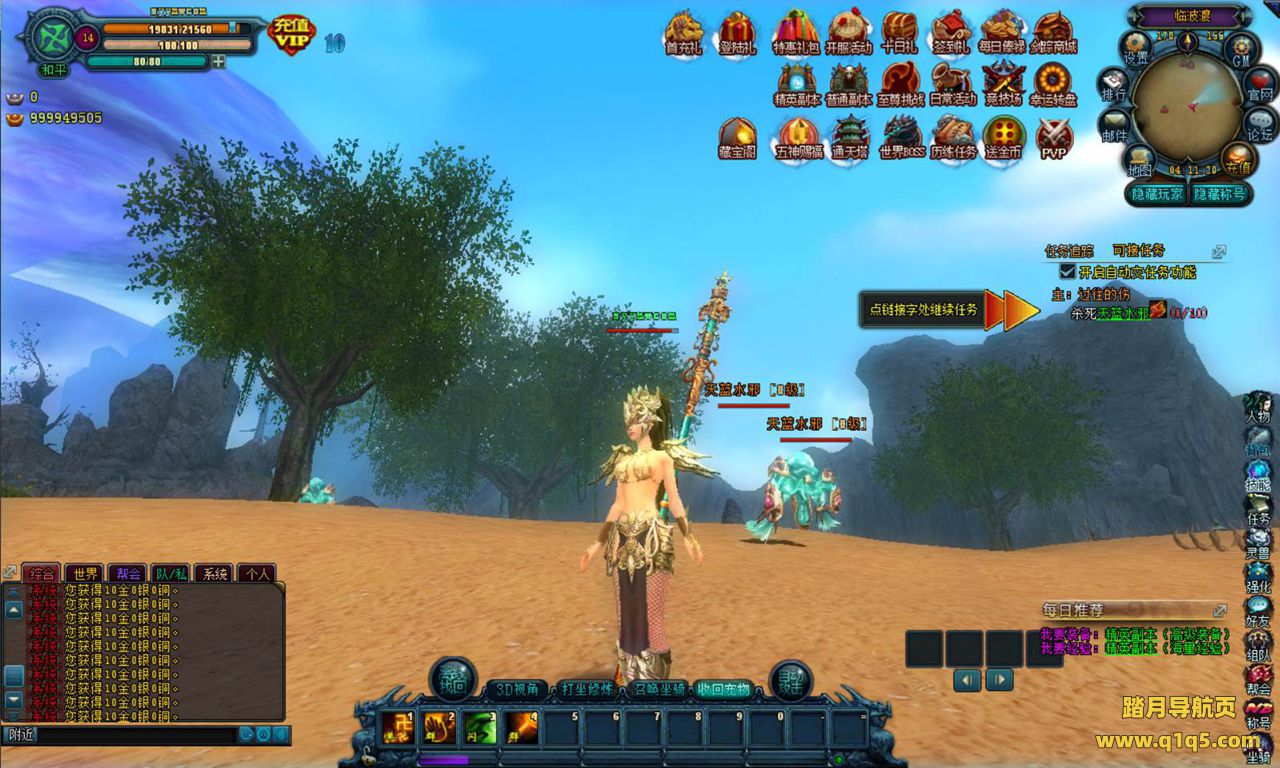Toggle the 开启自动交任务功能 checkbox
The height and width of the screenshot is (768, 1280).
1067,271
